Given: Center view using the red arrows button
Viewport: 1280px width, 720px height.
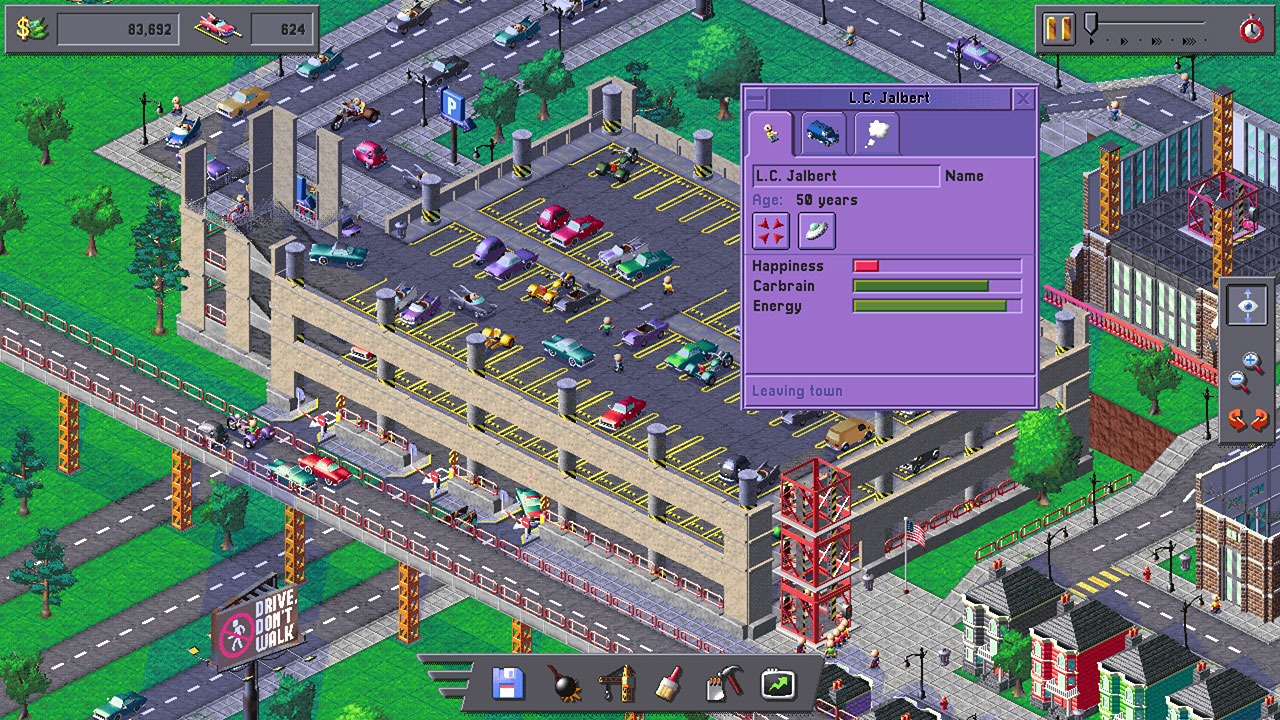Looking at the screenshot, I should coord(771,231).
